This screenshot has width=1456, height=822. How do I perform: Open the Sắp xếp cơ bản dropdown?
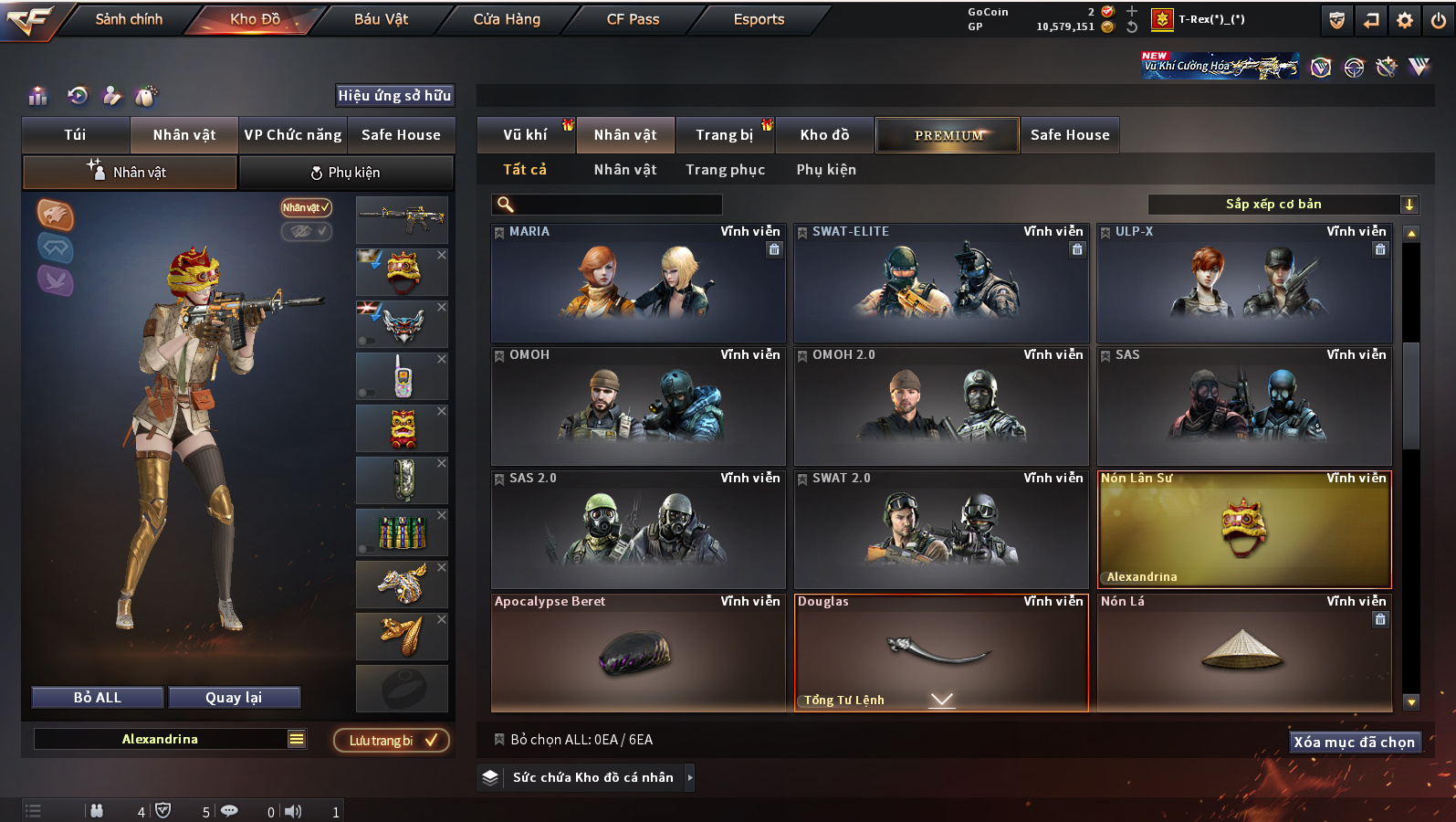(1282, 205)
